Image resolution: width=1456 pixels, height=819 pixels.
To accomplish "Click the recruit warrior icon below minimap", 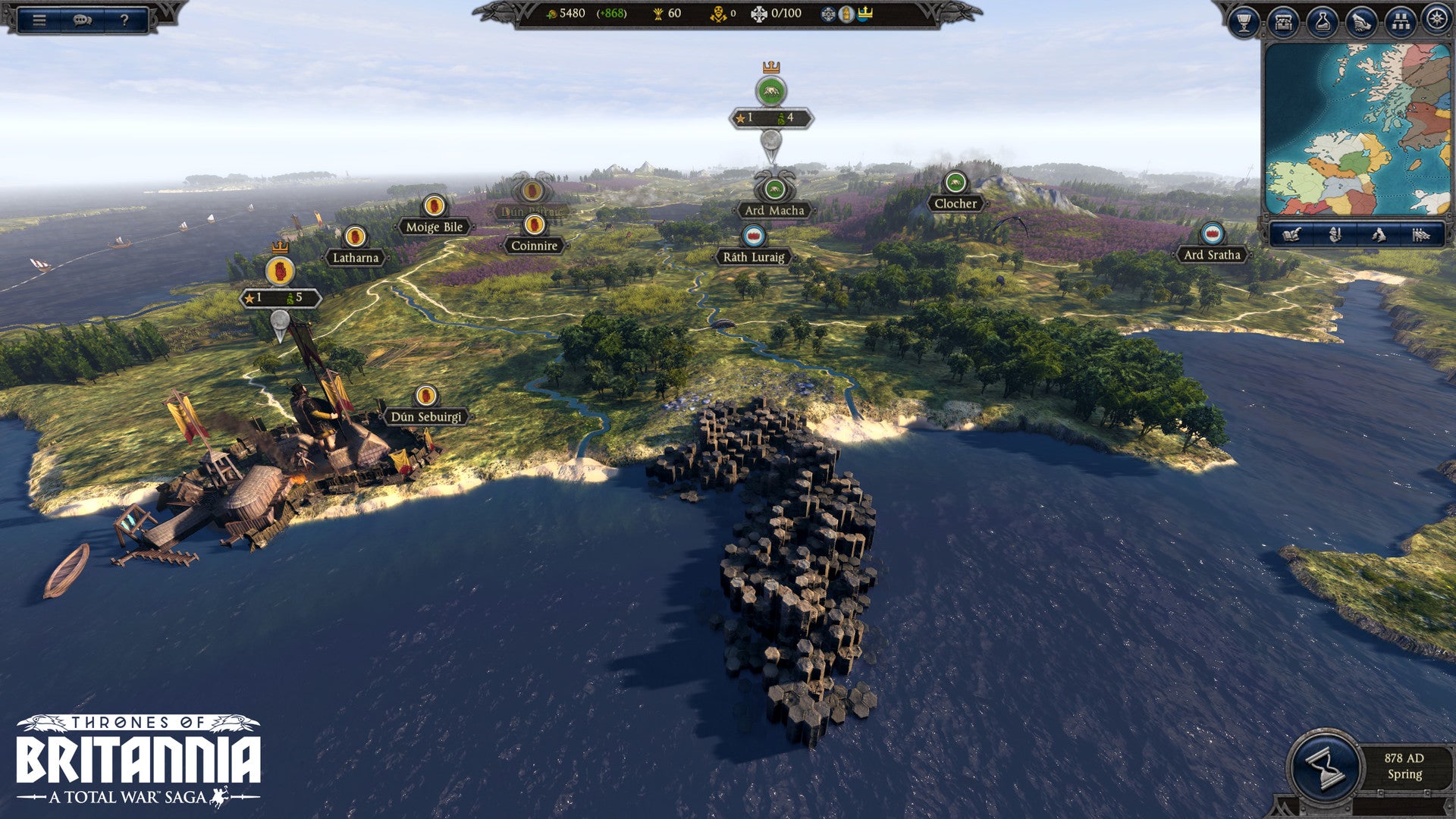I will pyautogui.click(x=1335, y=235).
